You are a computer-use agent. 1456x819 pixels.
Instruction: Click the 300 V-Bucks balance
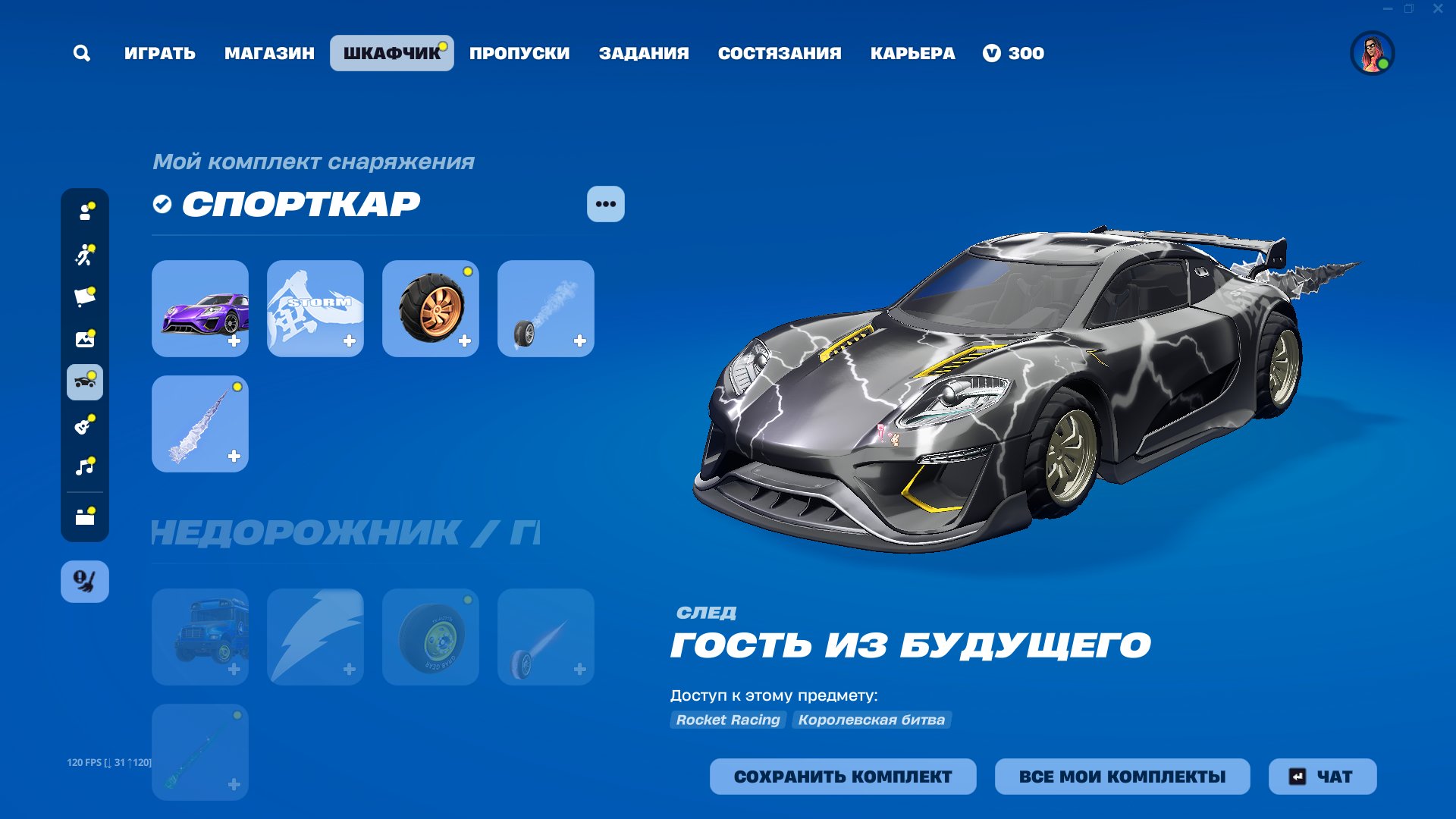point(1014,53)
